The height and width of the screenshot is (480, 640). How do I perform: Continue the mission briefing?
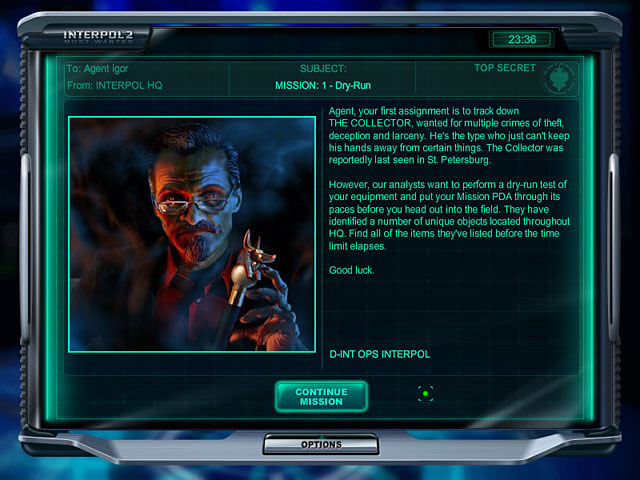point(321,396)
